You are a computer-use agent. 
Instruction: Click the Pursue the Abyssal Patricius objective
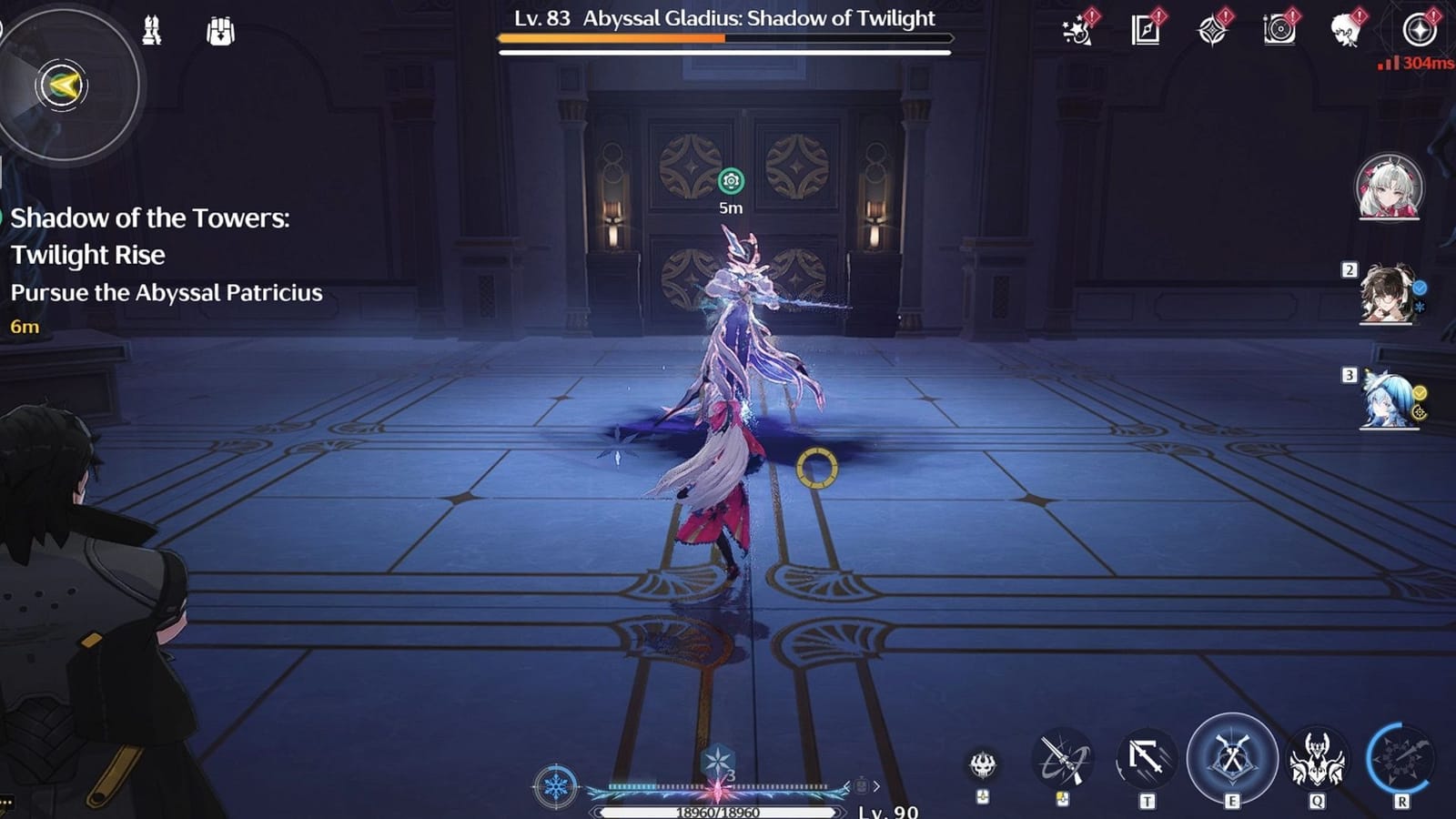coord(167,293)
